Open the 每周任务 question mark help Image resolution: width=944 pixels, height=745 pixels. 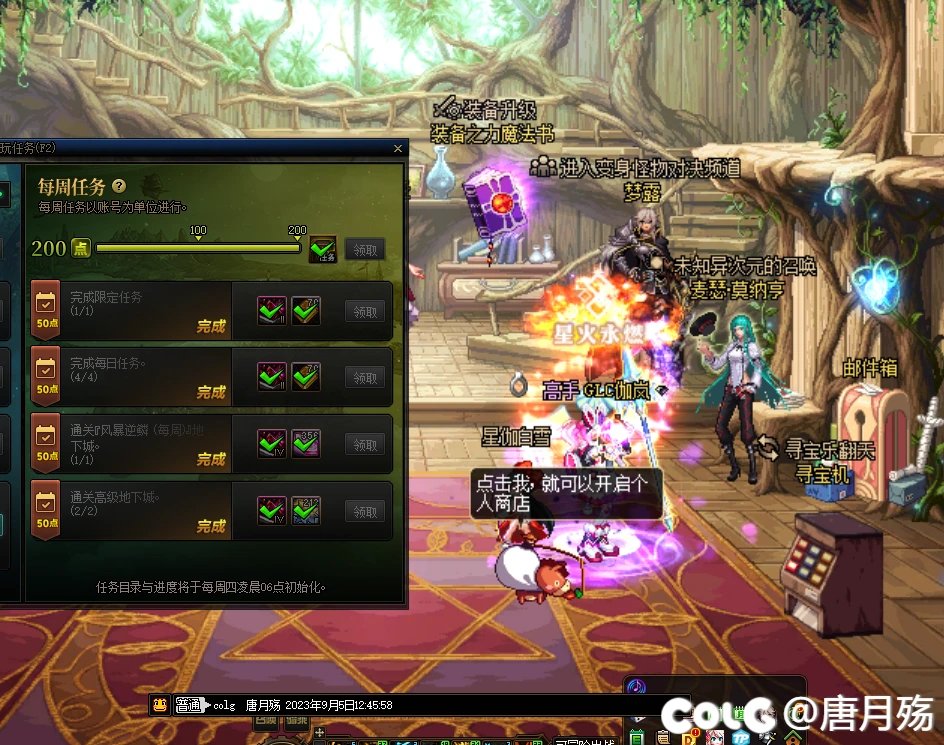(x=119, y=186)
